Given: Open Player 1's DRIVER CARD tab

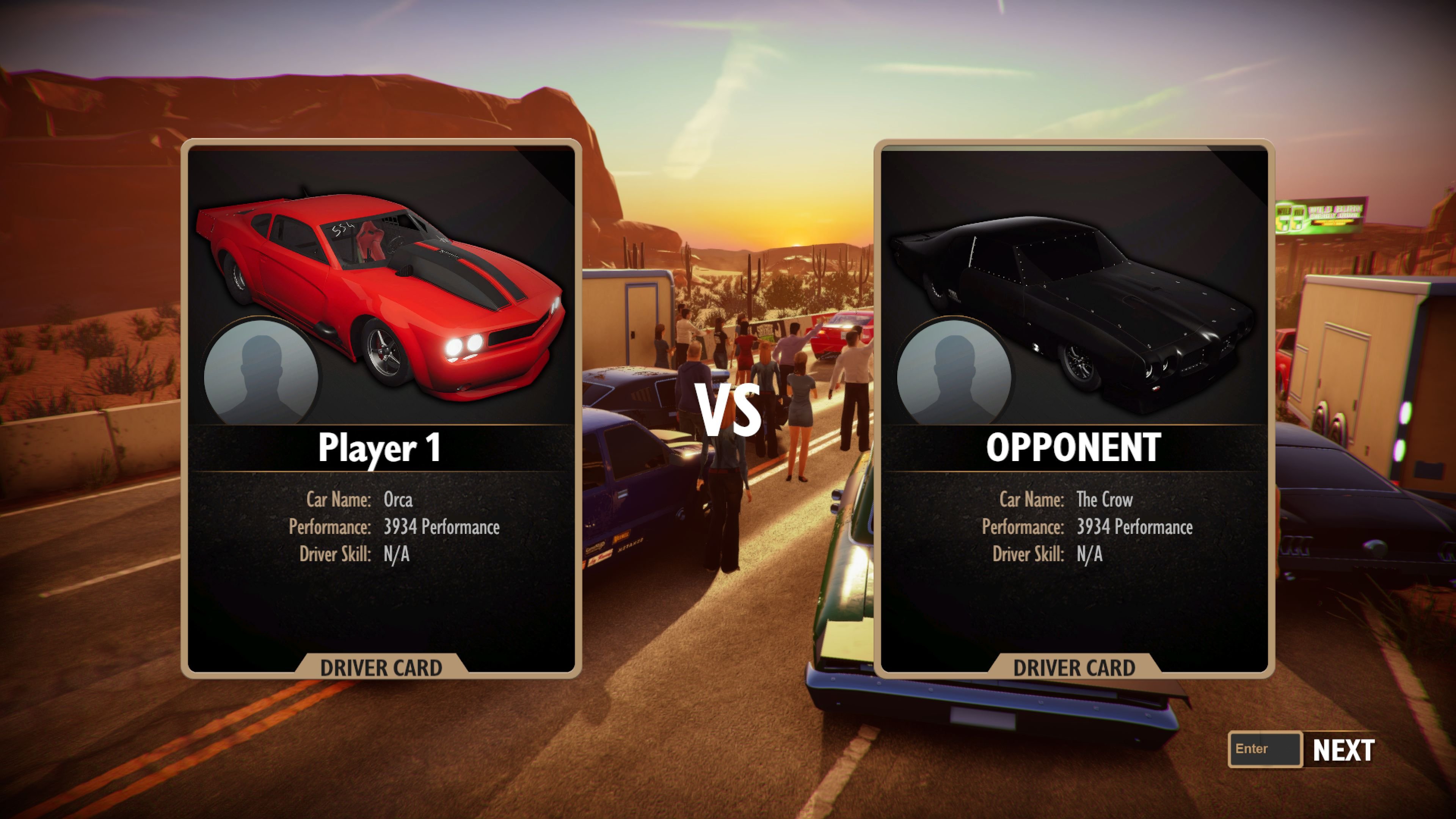Looking at the screenshot, I should 382,667.
